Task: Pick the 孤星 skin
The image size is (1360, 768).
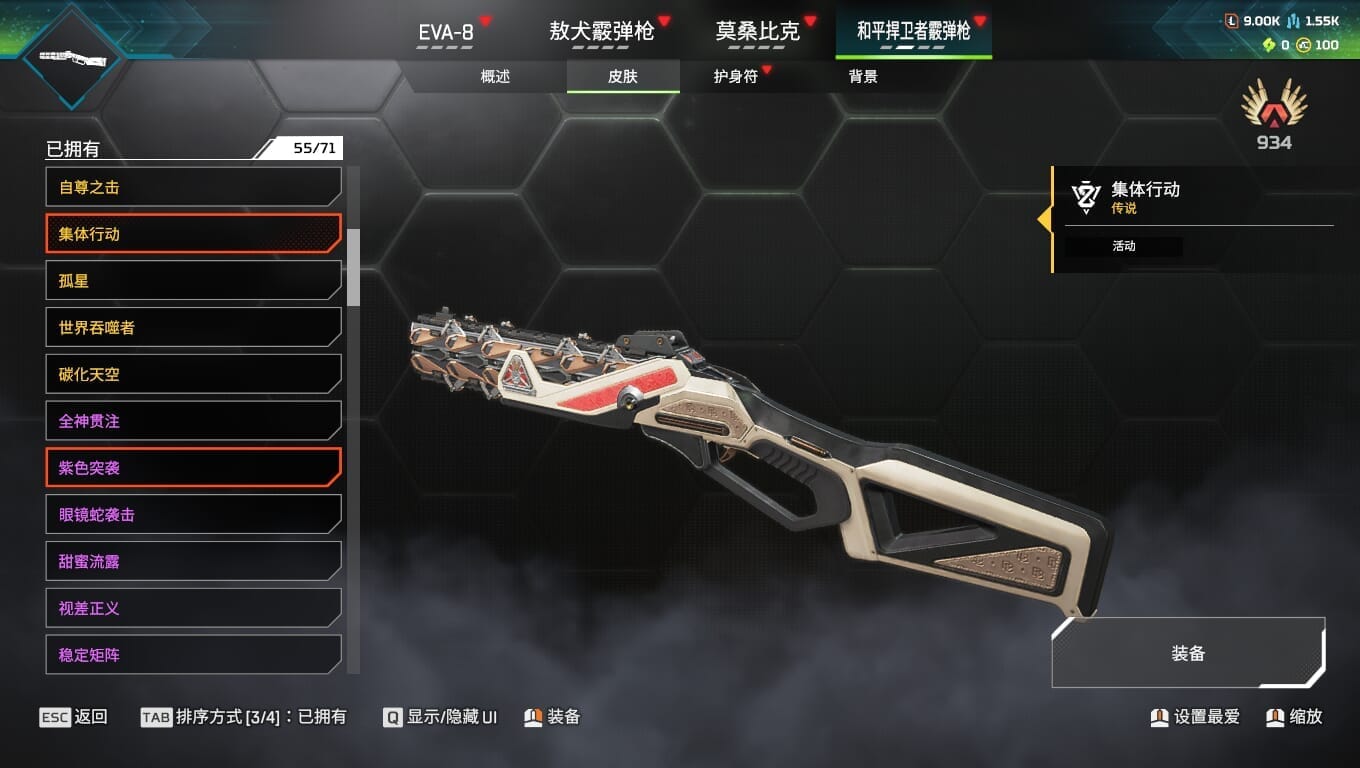Action: [x=193, y=281]
